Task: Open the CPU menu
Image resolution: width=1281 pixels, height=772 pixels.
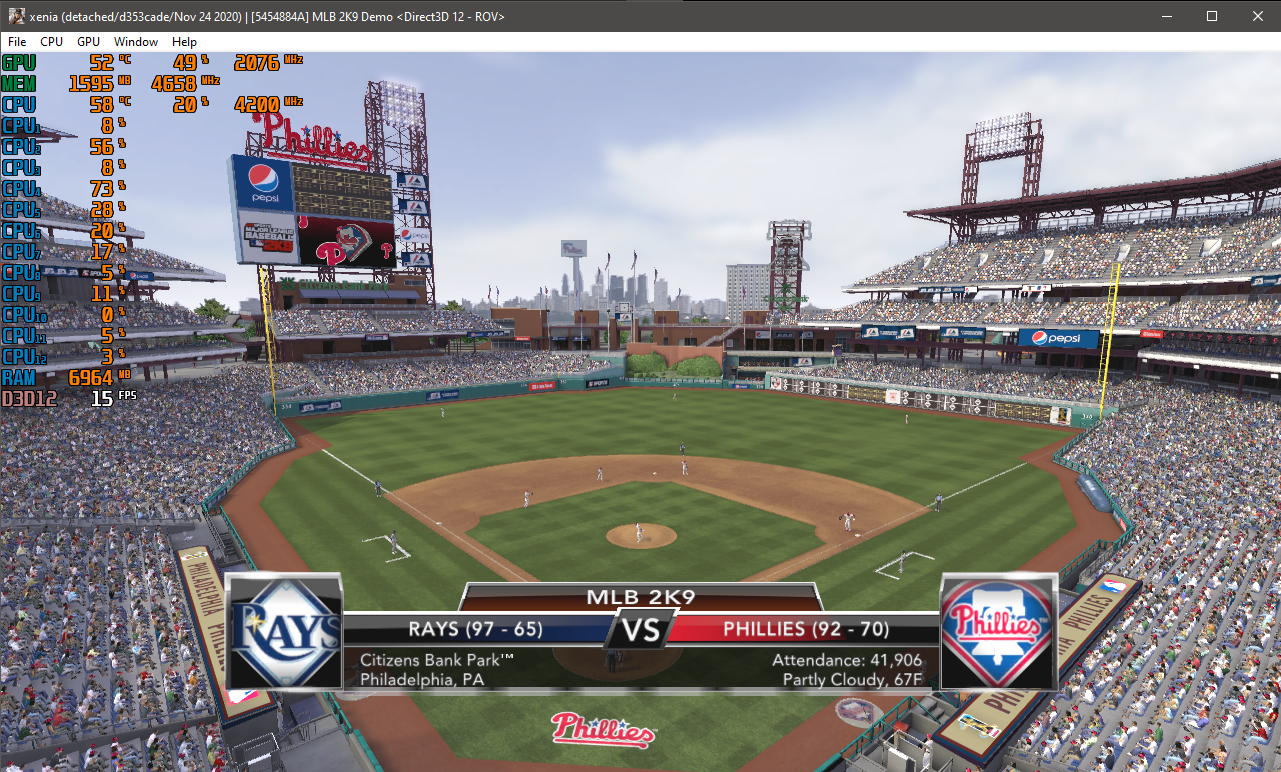Action: pos(50,42)
